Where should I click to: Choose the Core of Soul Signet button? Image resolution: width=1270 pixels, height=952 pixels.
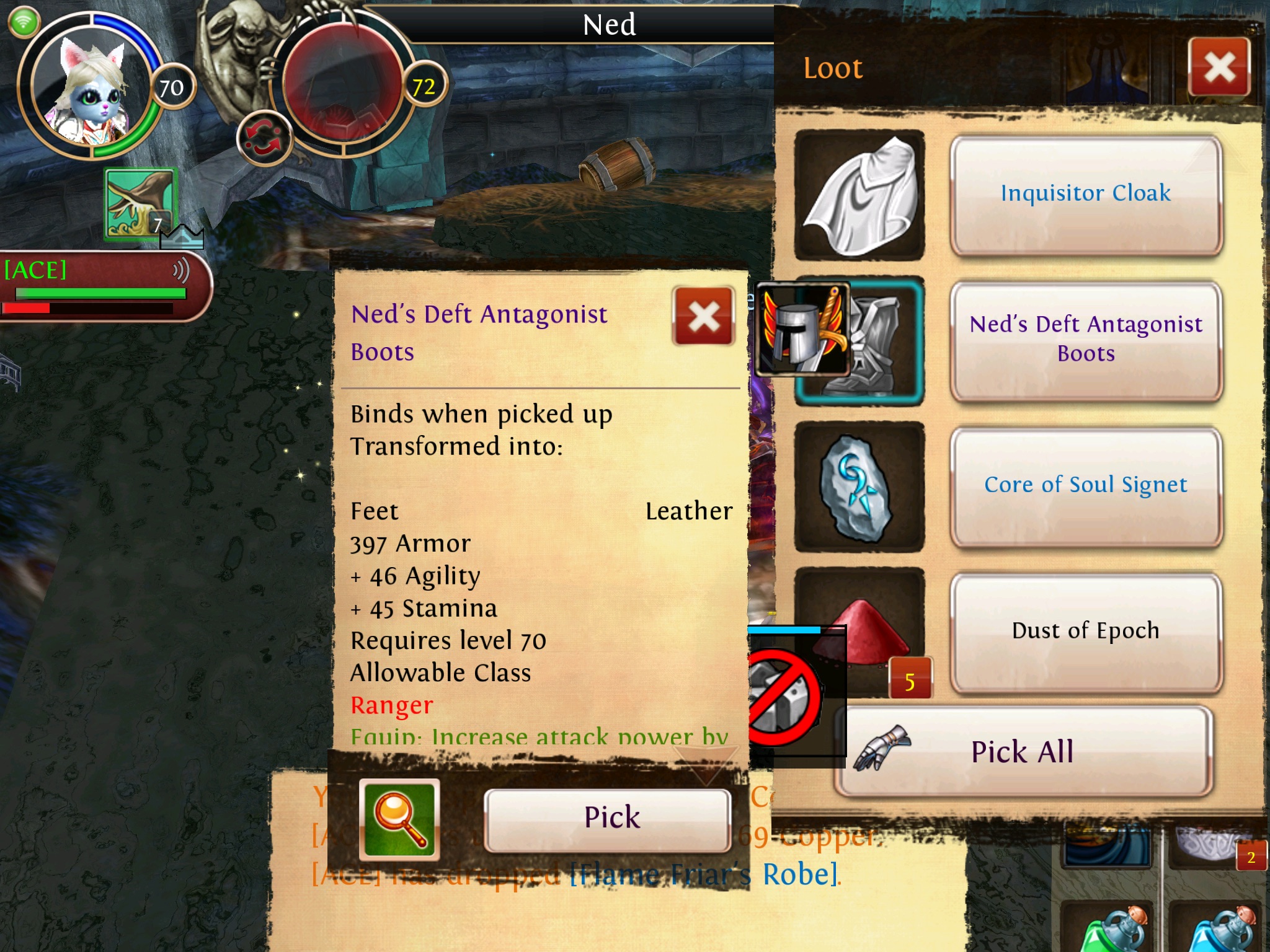point(1085,485)
